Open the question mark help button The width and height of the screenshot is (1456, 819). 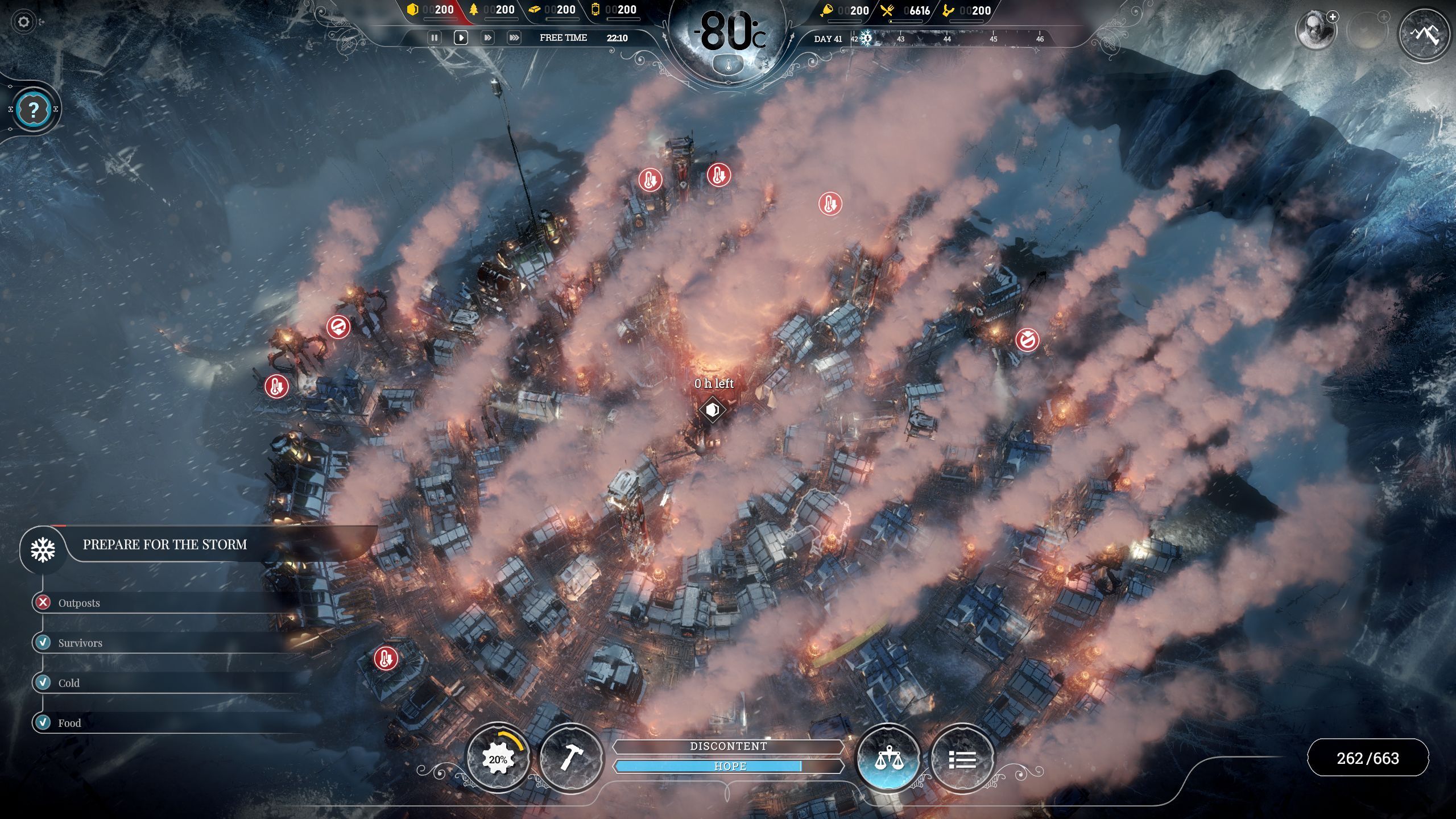[34, 109]
